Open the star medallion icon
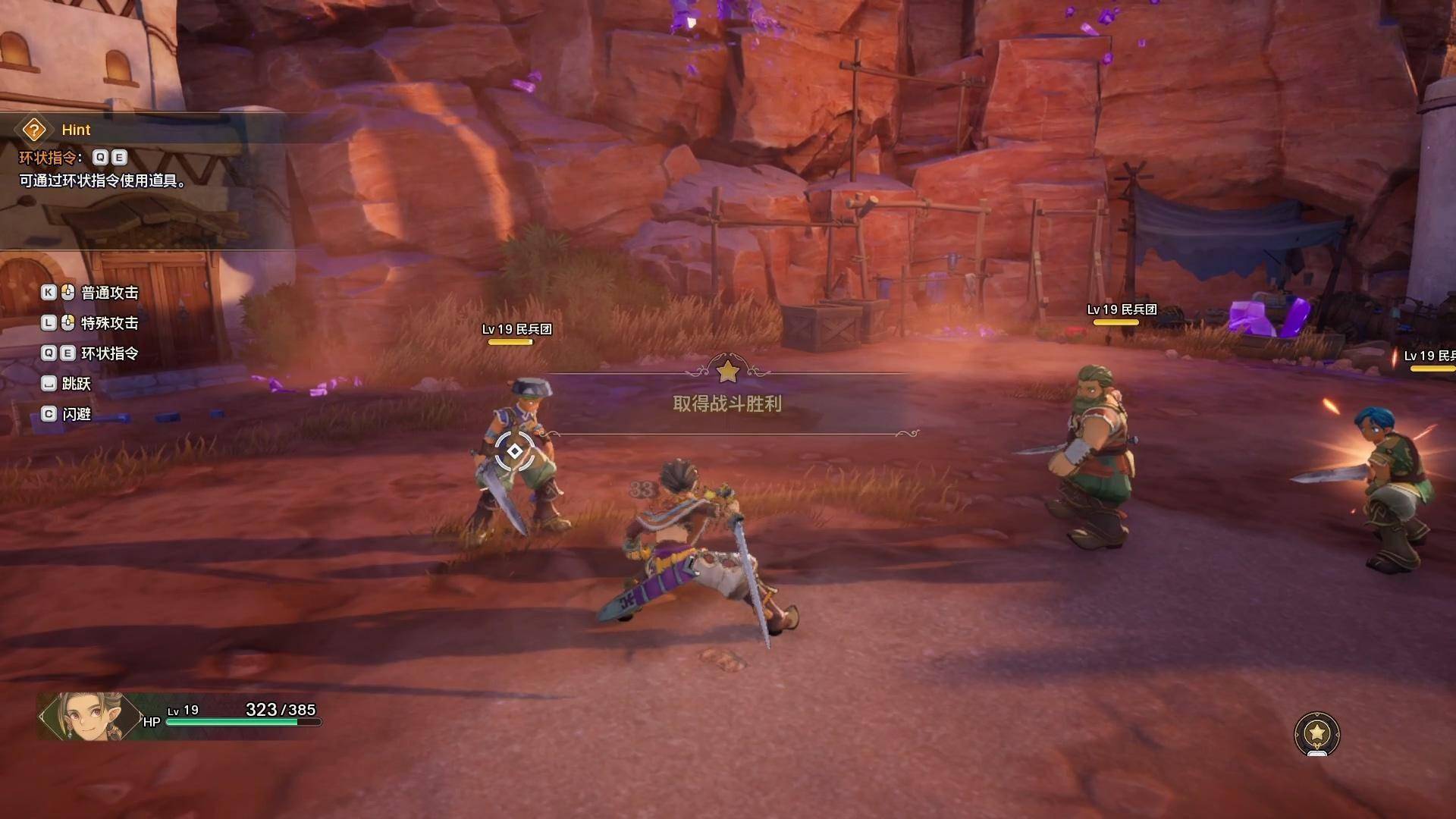Viewport: 1456px width, 819px height. coord(1317,733)
